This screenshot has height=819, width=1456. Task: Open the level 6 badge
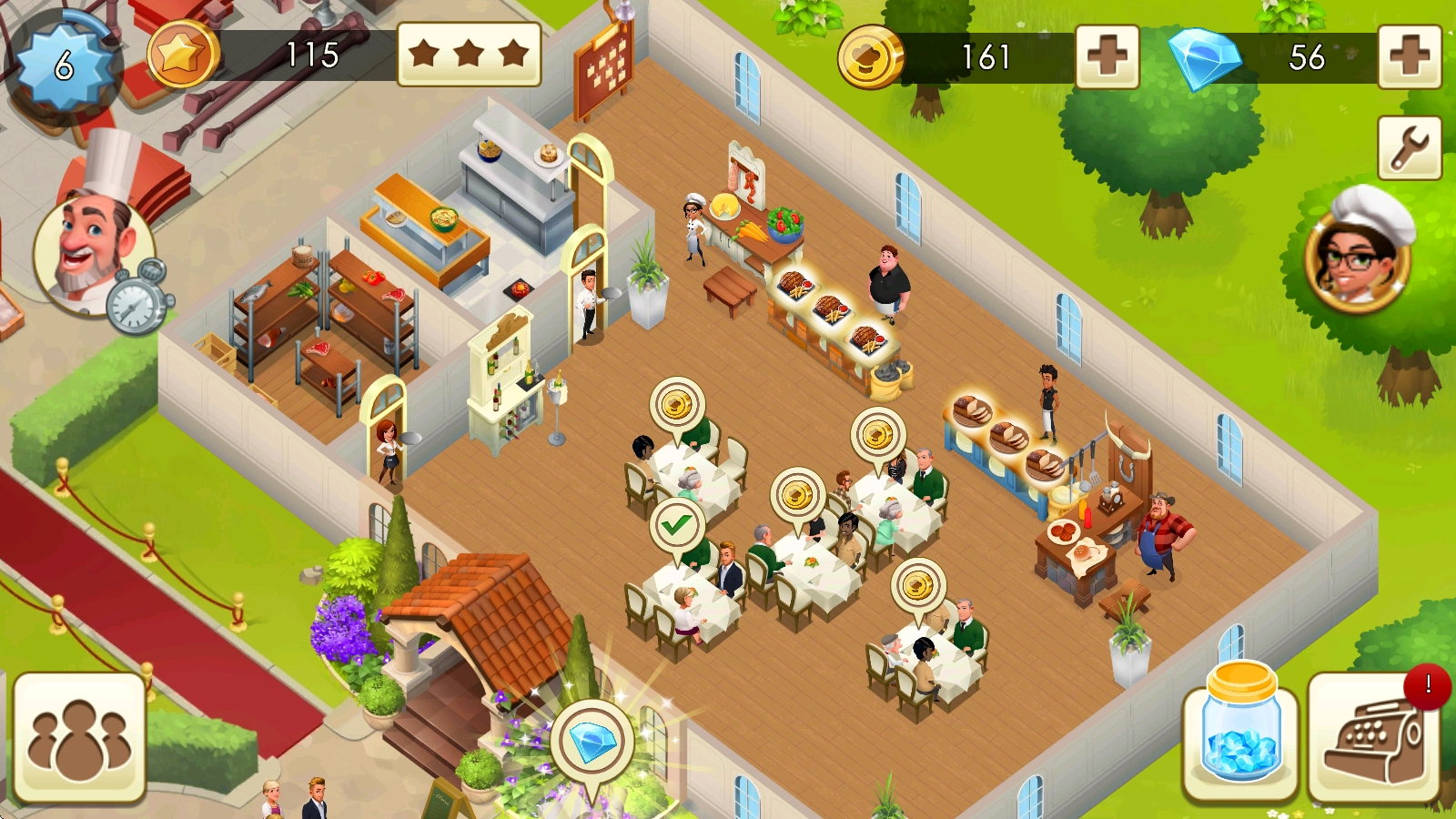pyautogui.click(x=64, y=65)
